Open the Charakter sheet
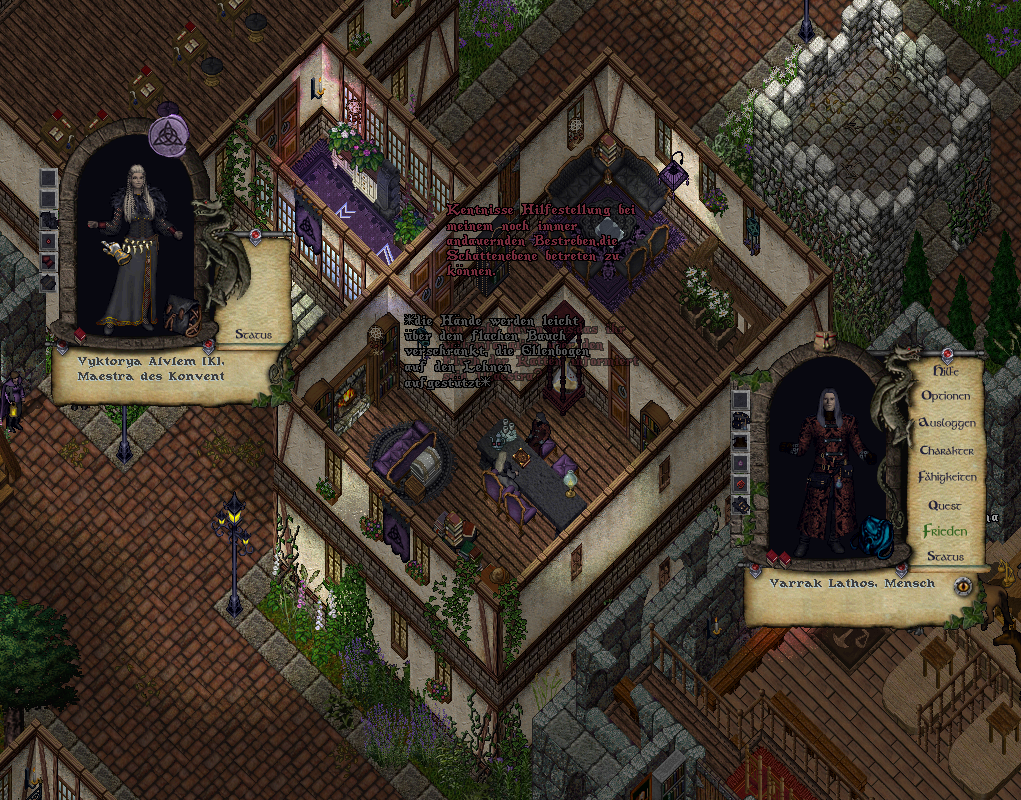Viewport: 1021px width, 800px height. point(946,450)
